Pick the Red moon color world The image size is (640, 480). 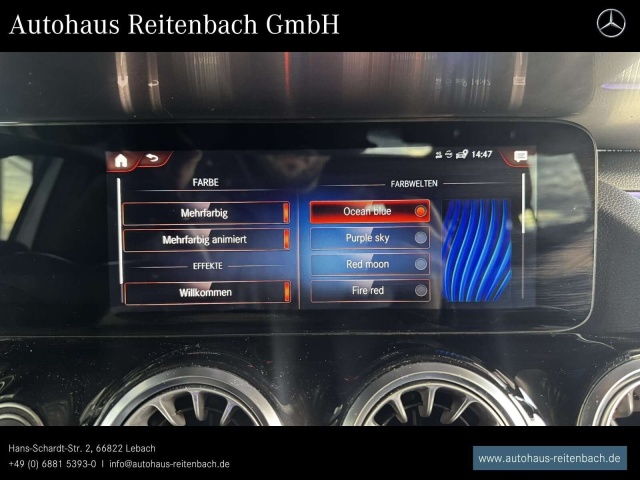pos(369,265)
